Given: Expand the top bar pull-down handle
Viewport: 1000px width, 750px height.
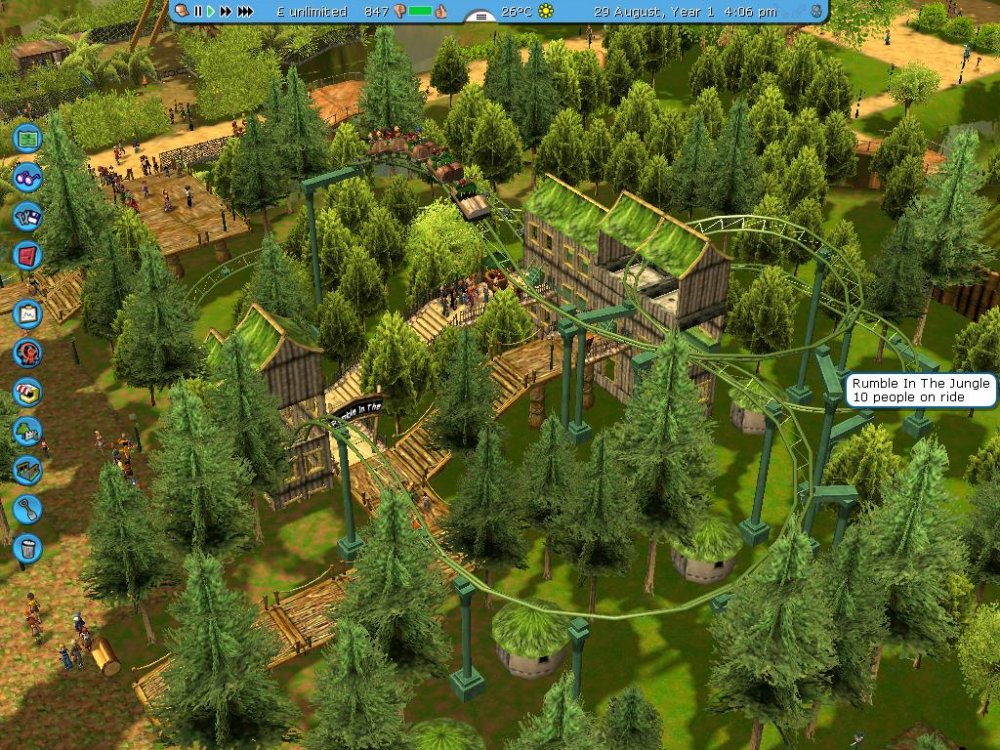Looking at the screenshot, I should click(483, 16).
